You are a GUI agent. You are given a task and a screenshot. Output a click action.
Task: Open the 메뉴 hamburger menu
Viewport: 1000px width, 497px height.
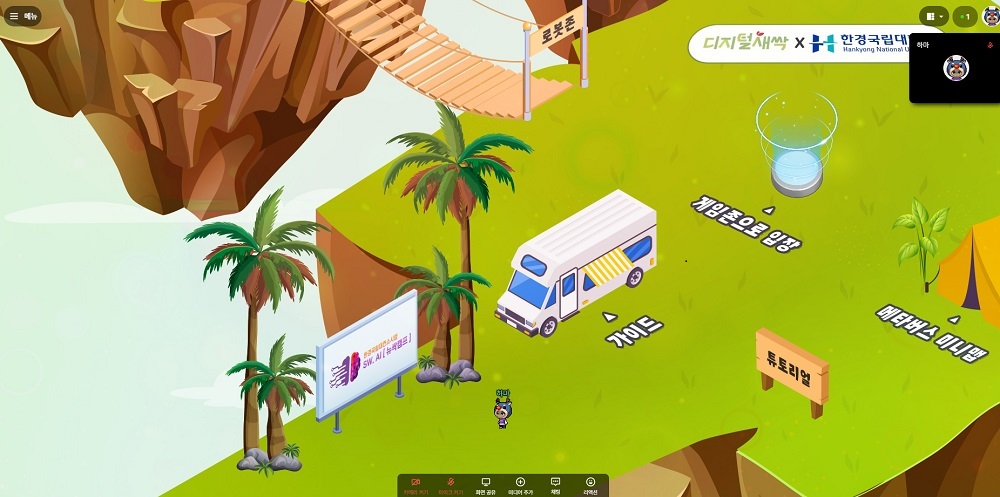click(23, 16)
